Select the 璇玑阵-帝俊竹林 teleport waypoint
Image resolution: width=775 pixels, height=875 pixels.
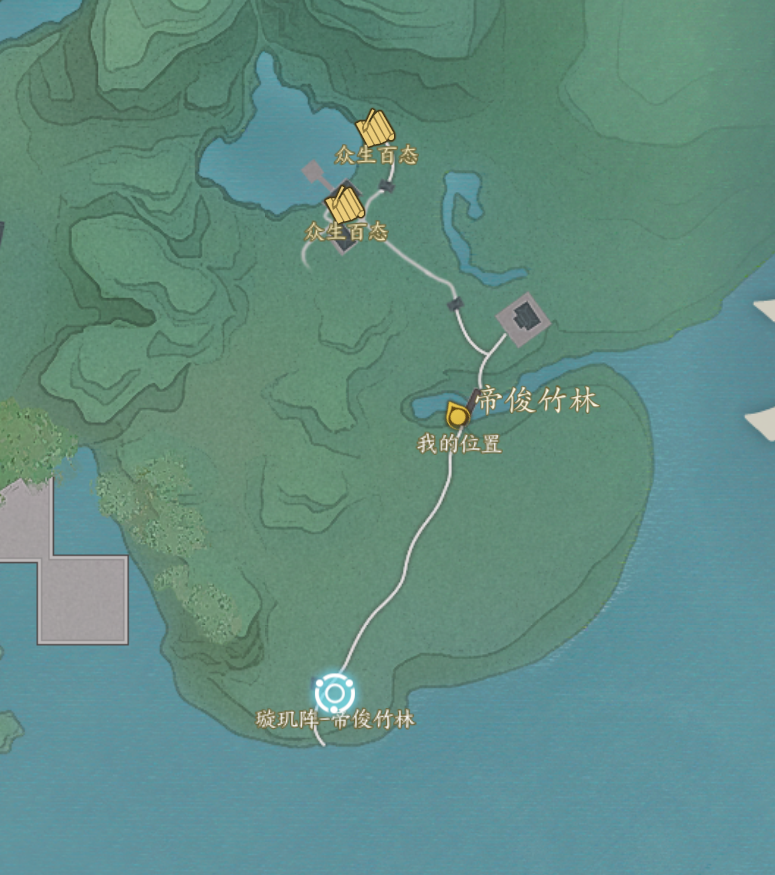[335, 693]
